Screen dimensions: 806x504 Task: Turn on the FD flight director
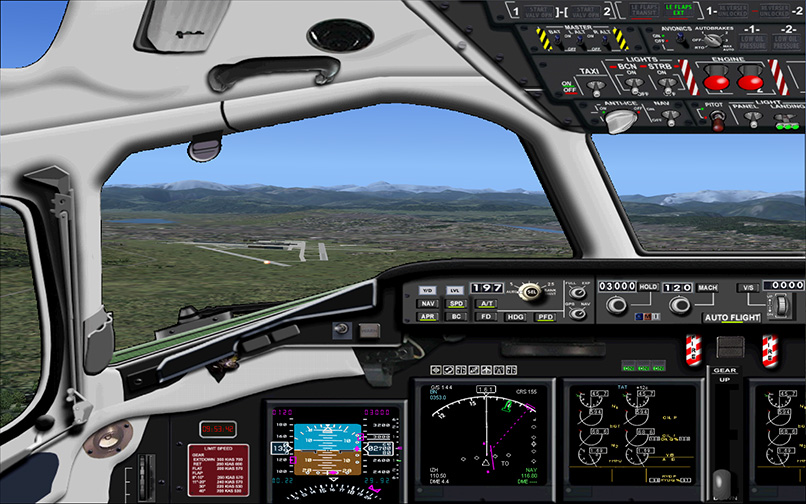[x=487, y=317]
